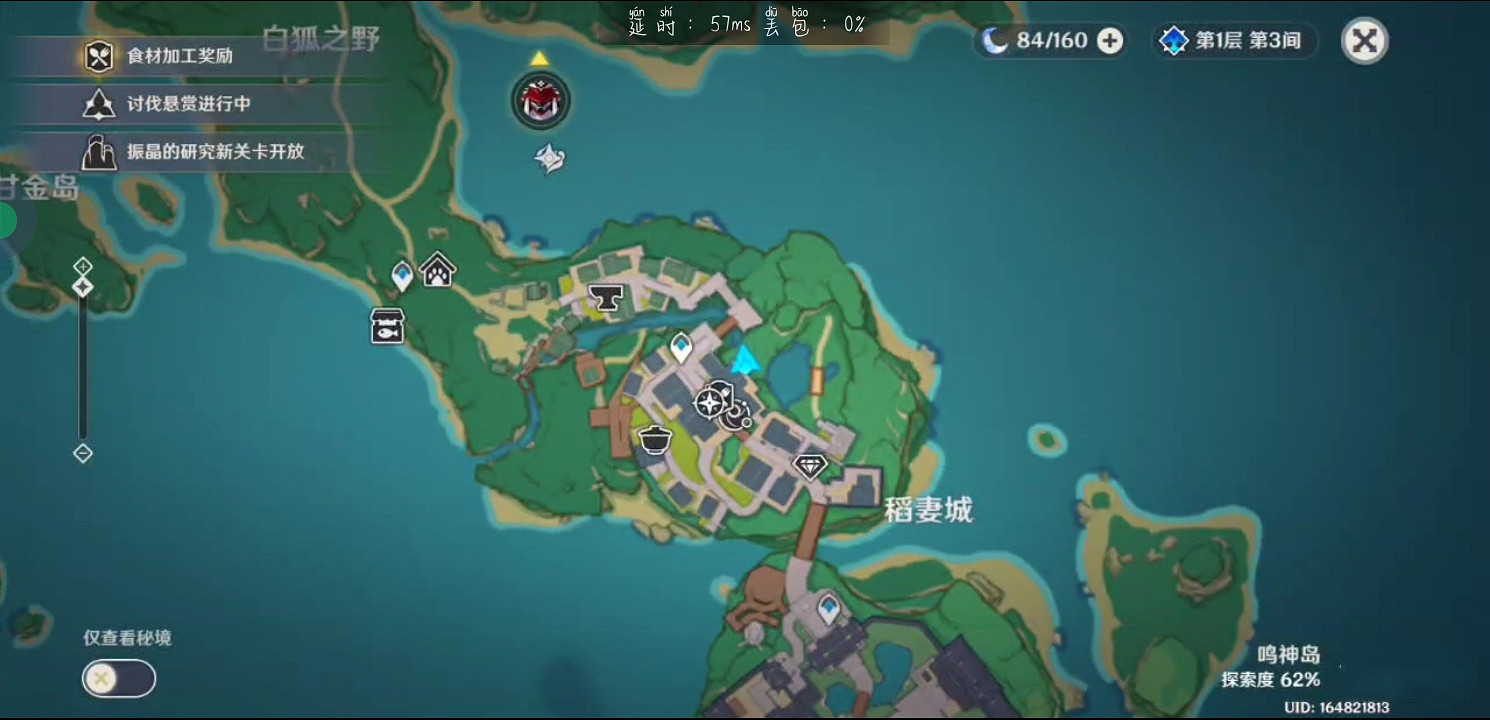Toggle the 仅查看秘境 switch
This screenshot has height=720, width=1490.
(x=118, y=678)
